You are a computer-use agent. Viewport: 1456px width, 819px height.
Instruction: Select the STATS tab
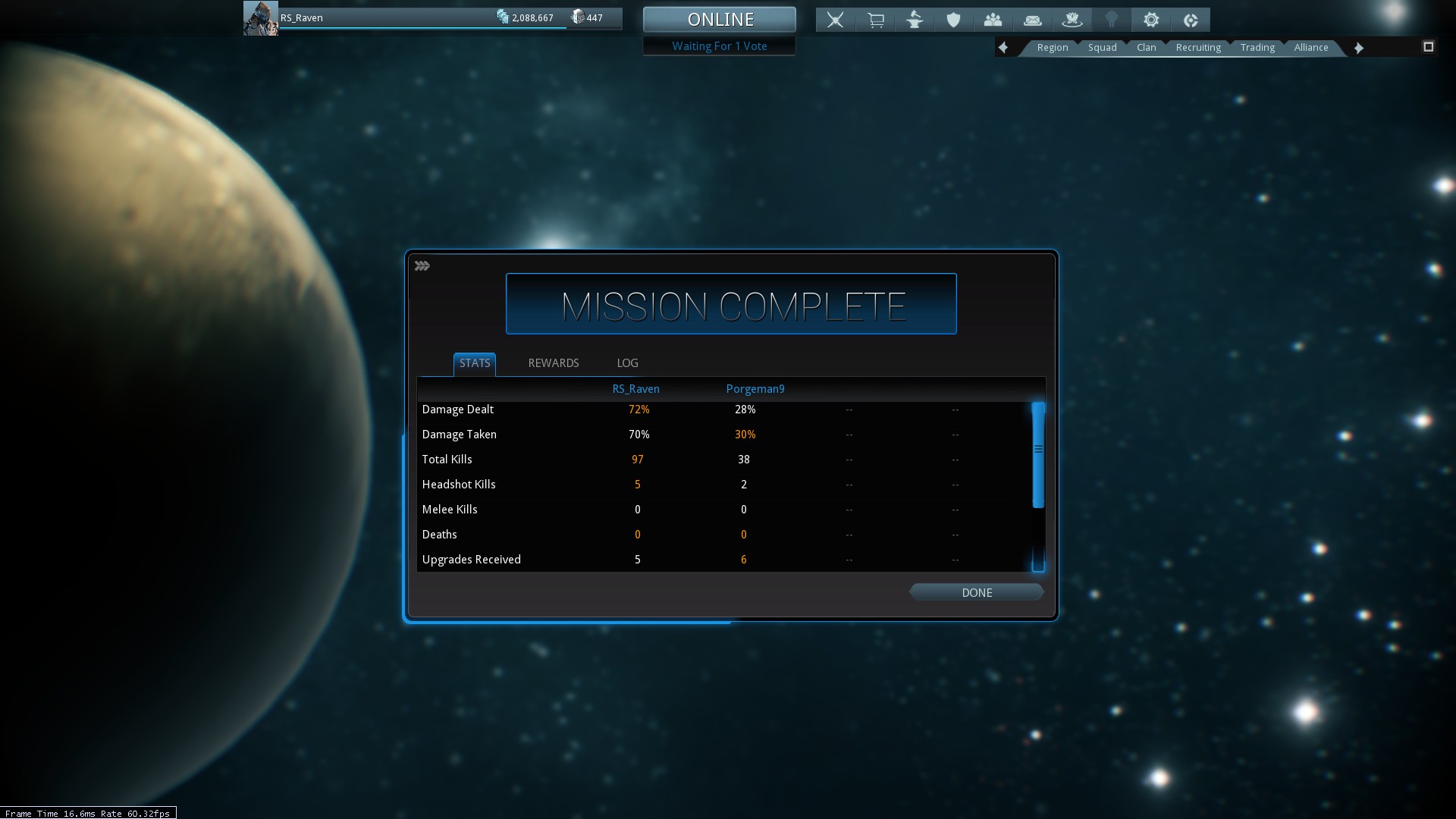pyautogui.click(x=475, y=363)
